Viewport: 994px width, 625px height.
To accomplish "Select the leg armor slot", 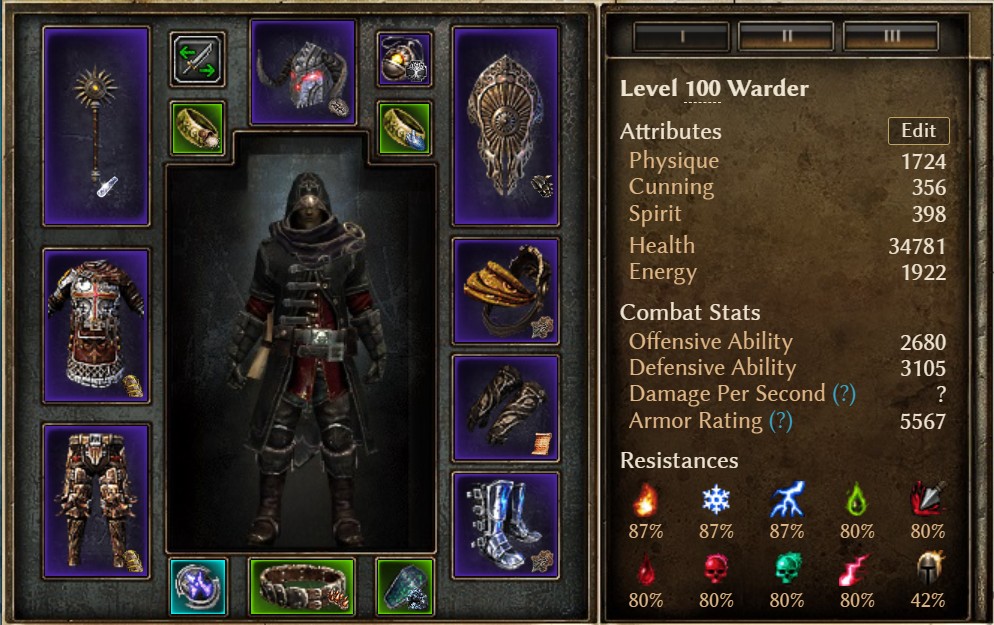I will click(x=96, y=500).
